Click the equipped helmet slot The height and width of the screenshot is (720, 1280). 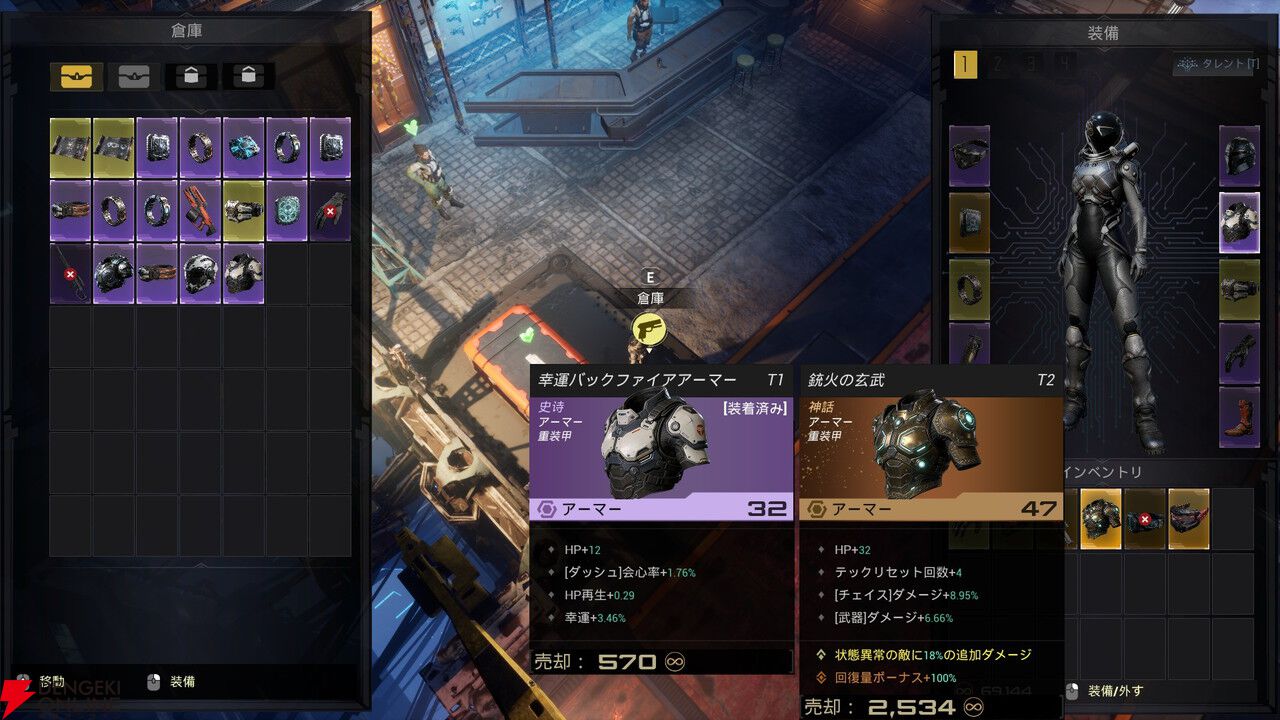[1239, 157]
